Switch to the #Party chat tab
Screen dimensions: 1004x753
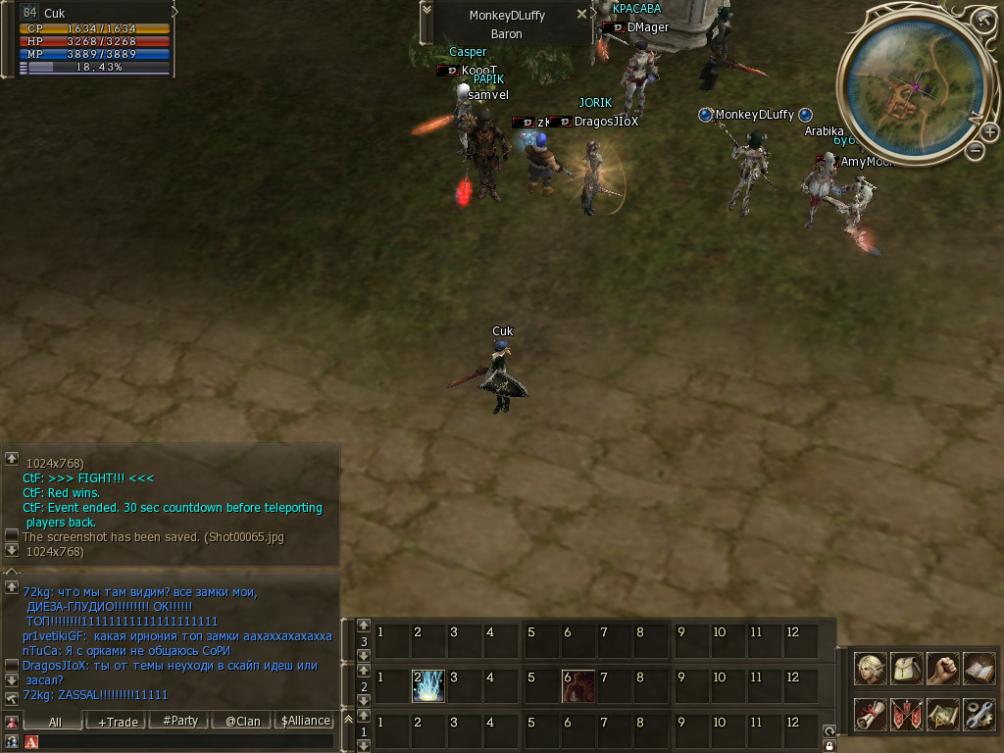pos(179,721)
